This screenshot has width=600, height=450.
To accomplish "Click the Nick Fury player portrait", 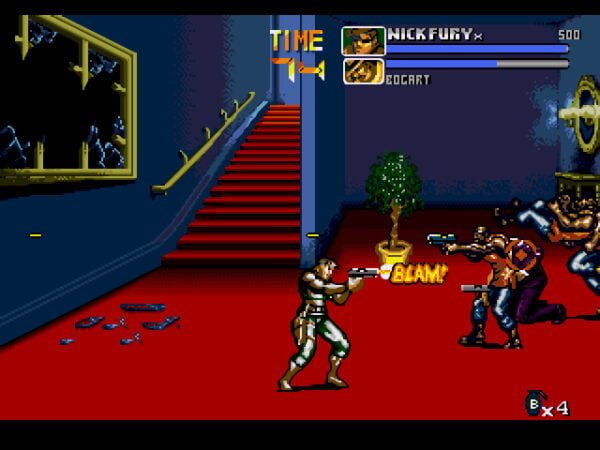I will [363, 41].
